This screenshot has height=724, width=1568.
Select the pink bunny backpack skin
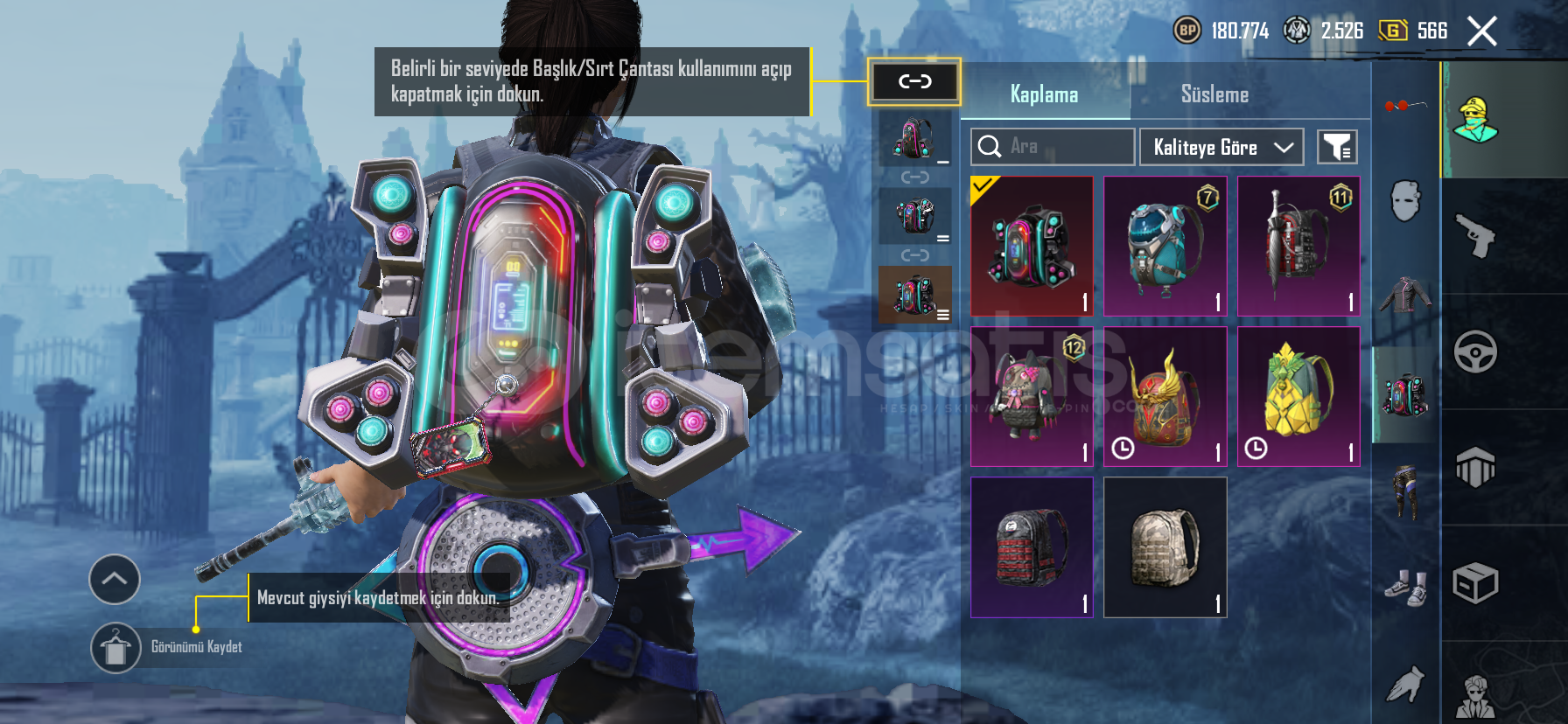click(x=1032, y=396)
